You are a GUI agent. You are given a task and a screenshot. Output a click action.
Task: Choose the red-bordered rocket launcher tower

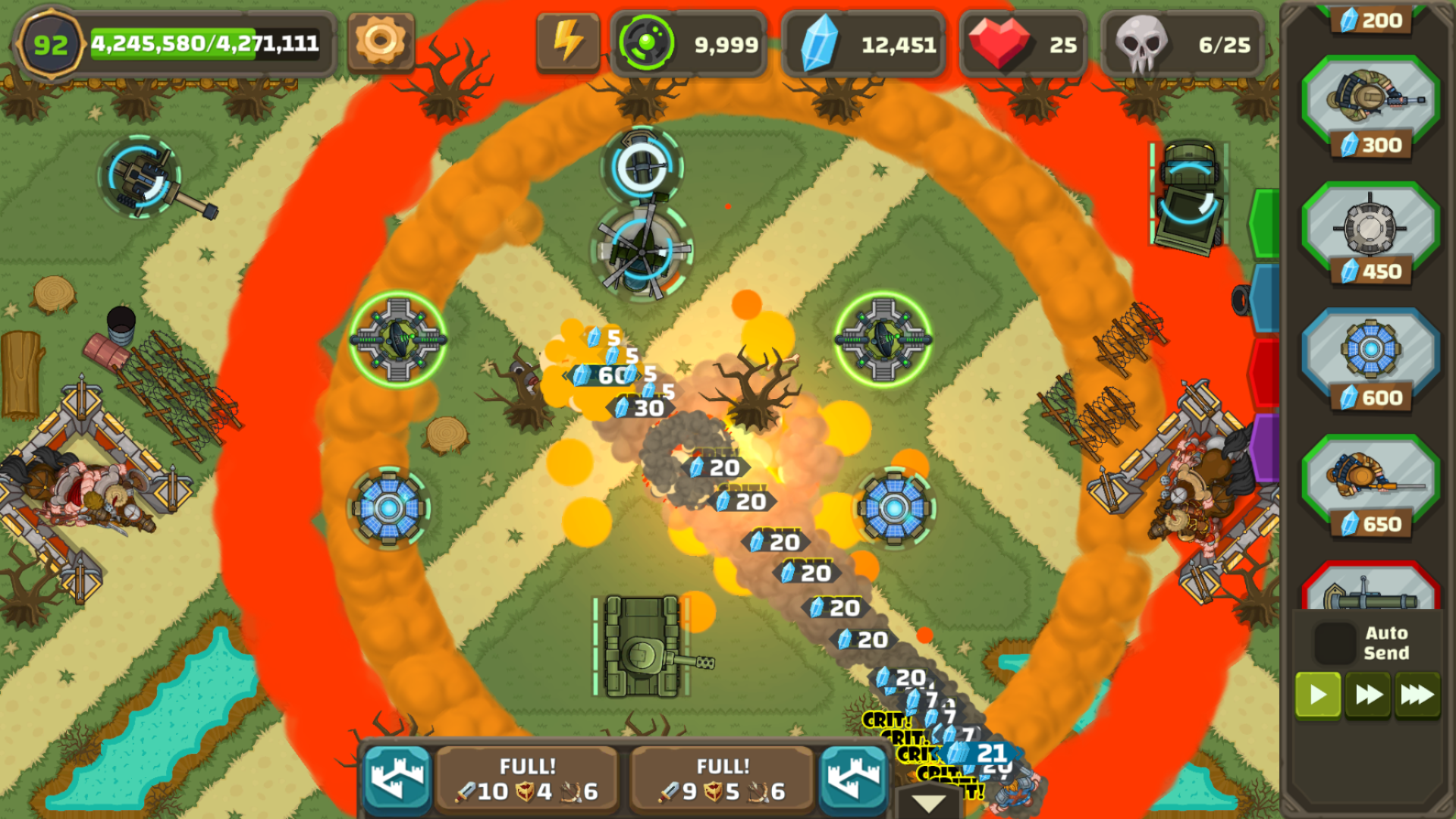1370,591
